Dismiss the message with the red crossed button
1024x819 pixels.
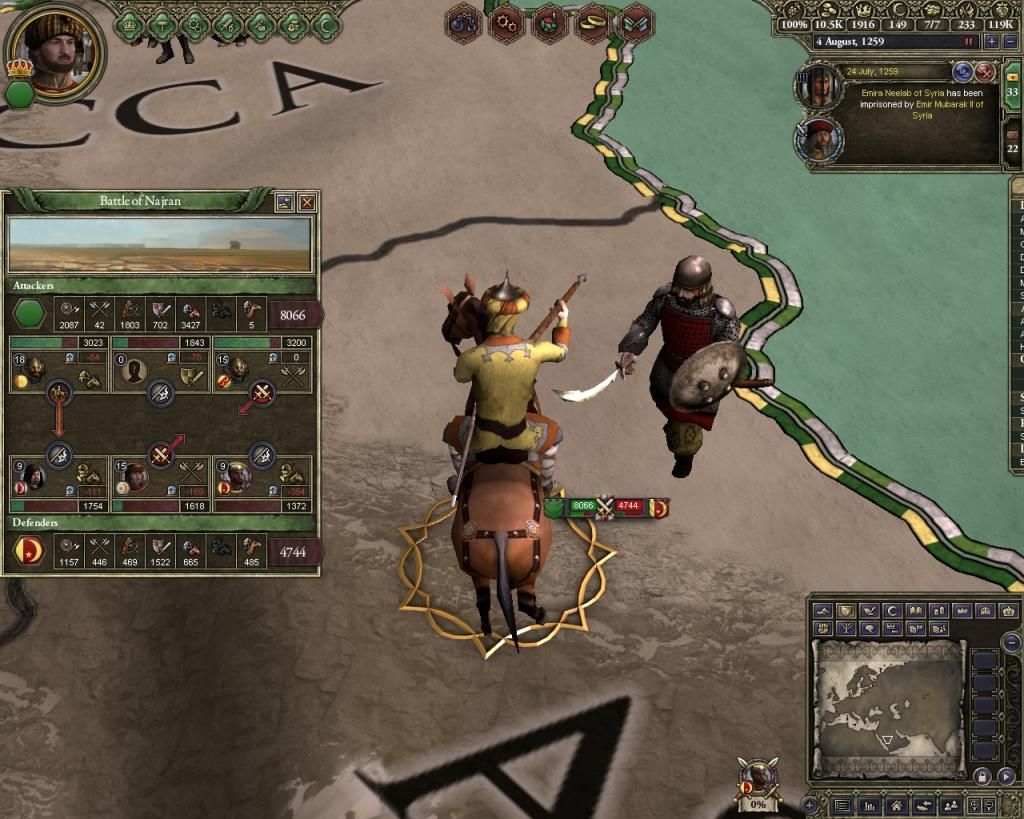coord(985,72)
